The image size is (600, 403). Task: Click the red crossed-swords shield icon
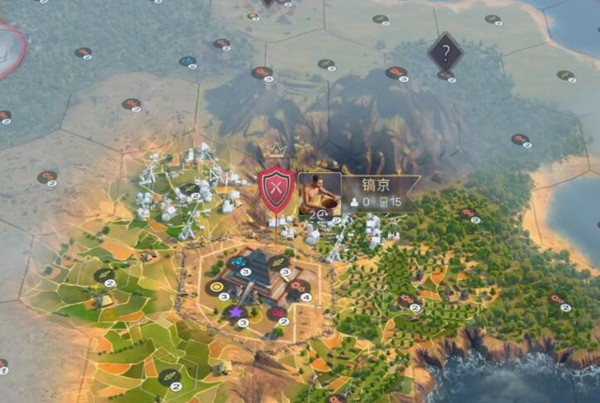275,189
